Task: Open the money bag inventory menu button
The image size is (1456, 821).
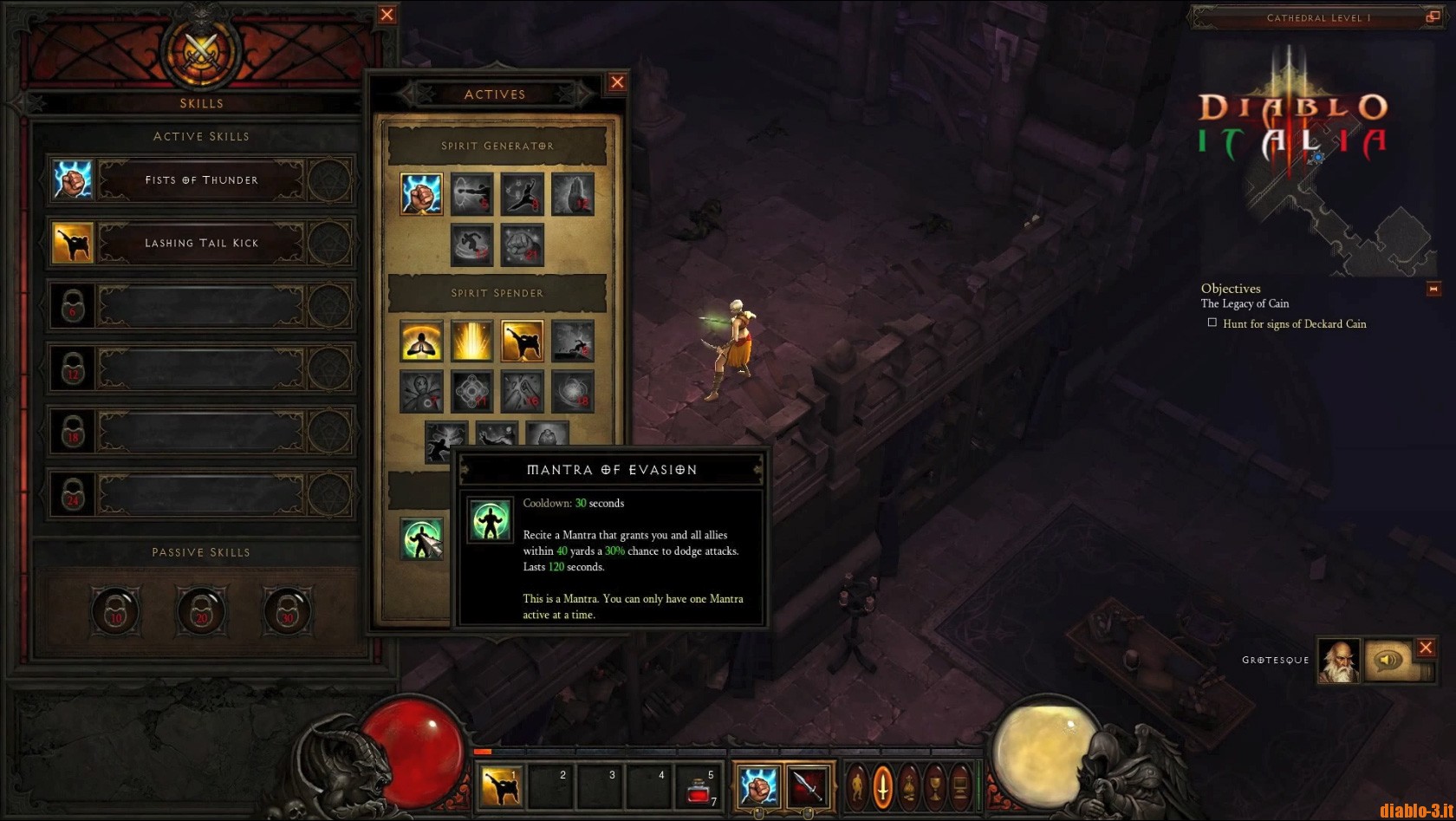Action: click(908, 785)
